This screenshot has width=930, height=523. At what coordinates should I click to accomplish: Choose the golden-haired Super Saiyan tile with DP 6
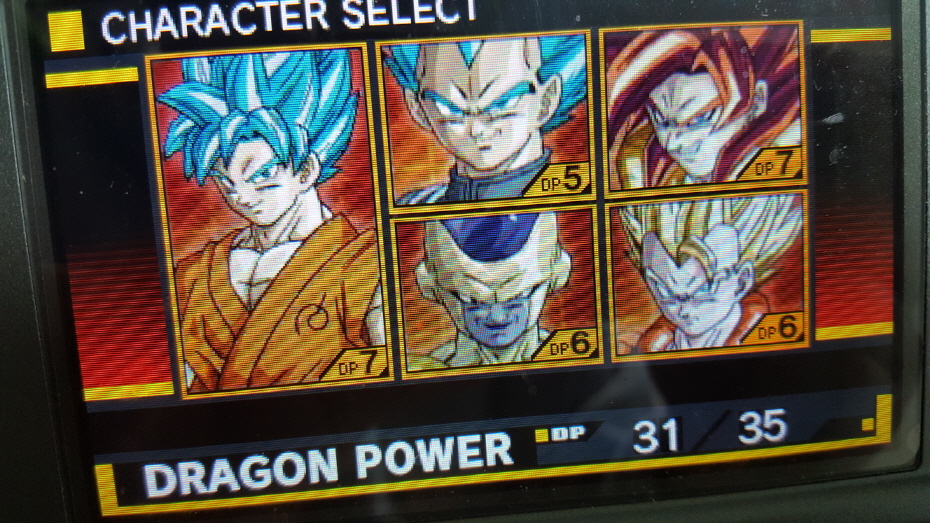pos(708,275)
